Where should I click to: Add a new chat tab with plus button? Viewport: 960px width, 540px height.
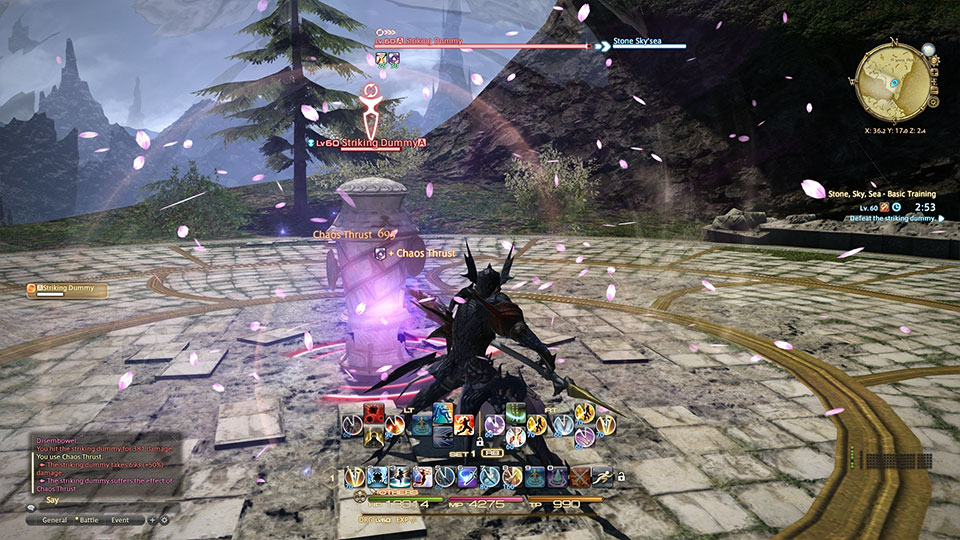152,520
